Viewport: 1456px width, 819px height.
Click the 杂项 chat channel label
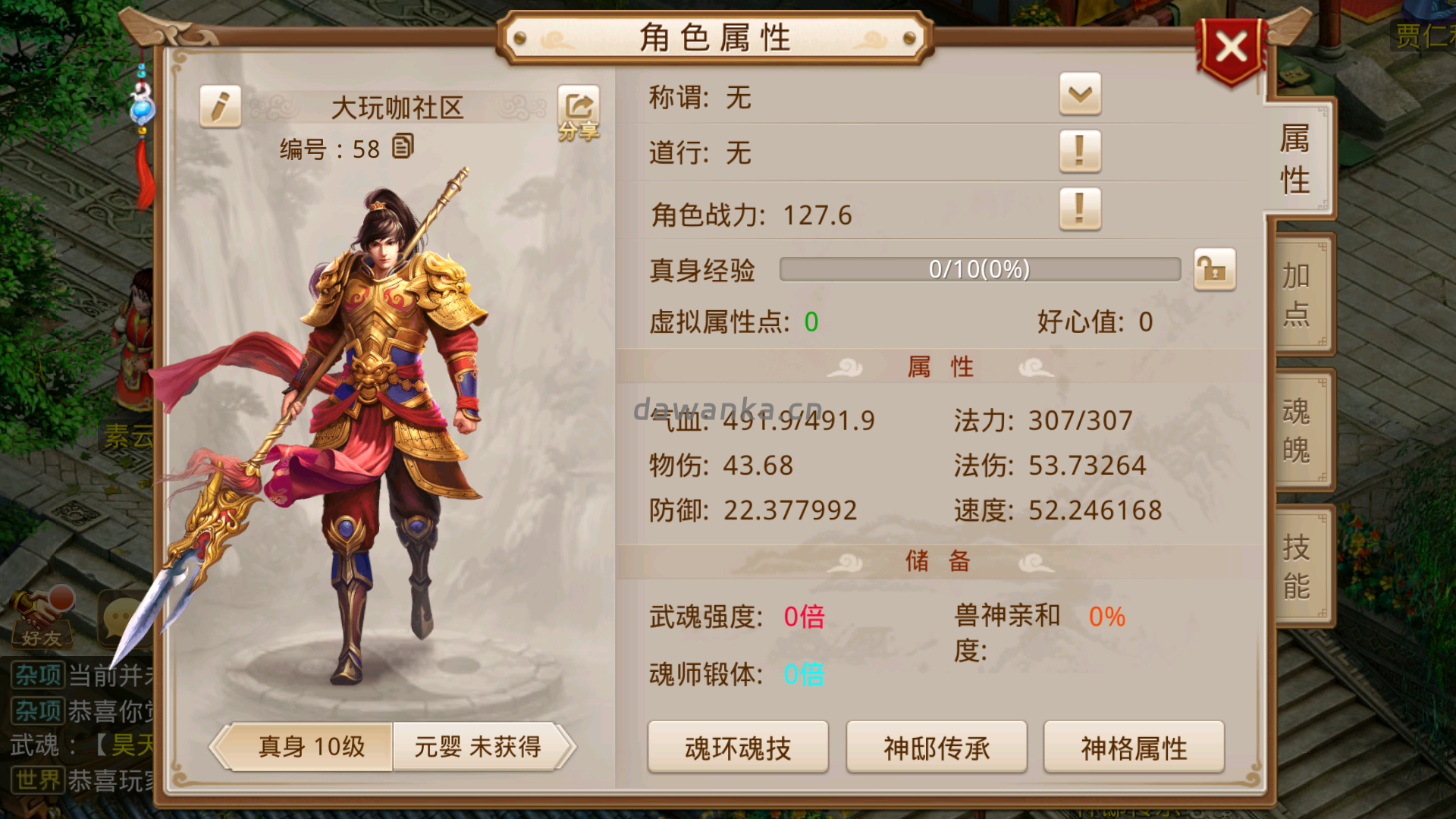point(36,675)
